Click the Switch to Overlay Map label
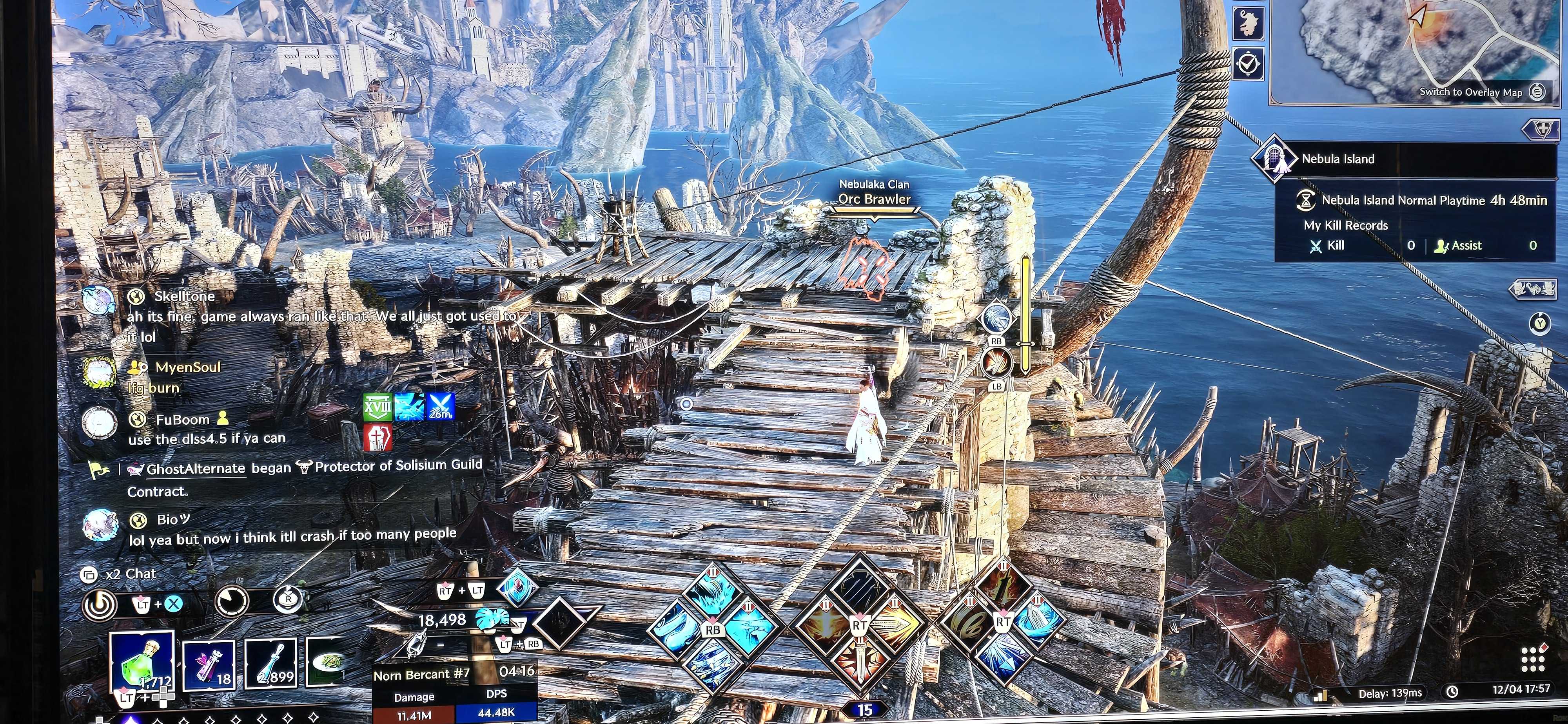1568x724 pixels. click(1470, 92)
